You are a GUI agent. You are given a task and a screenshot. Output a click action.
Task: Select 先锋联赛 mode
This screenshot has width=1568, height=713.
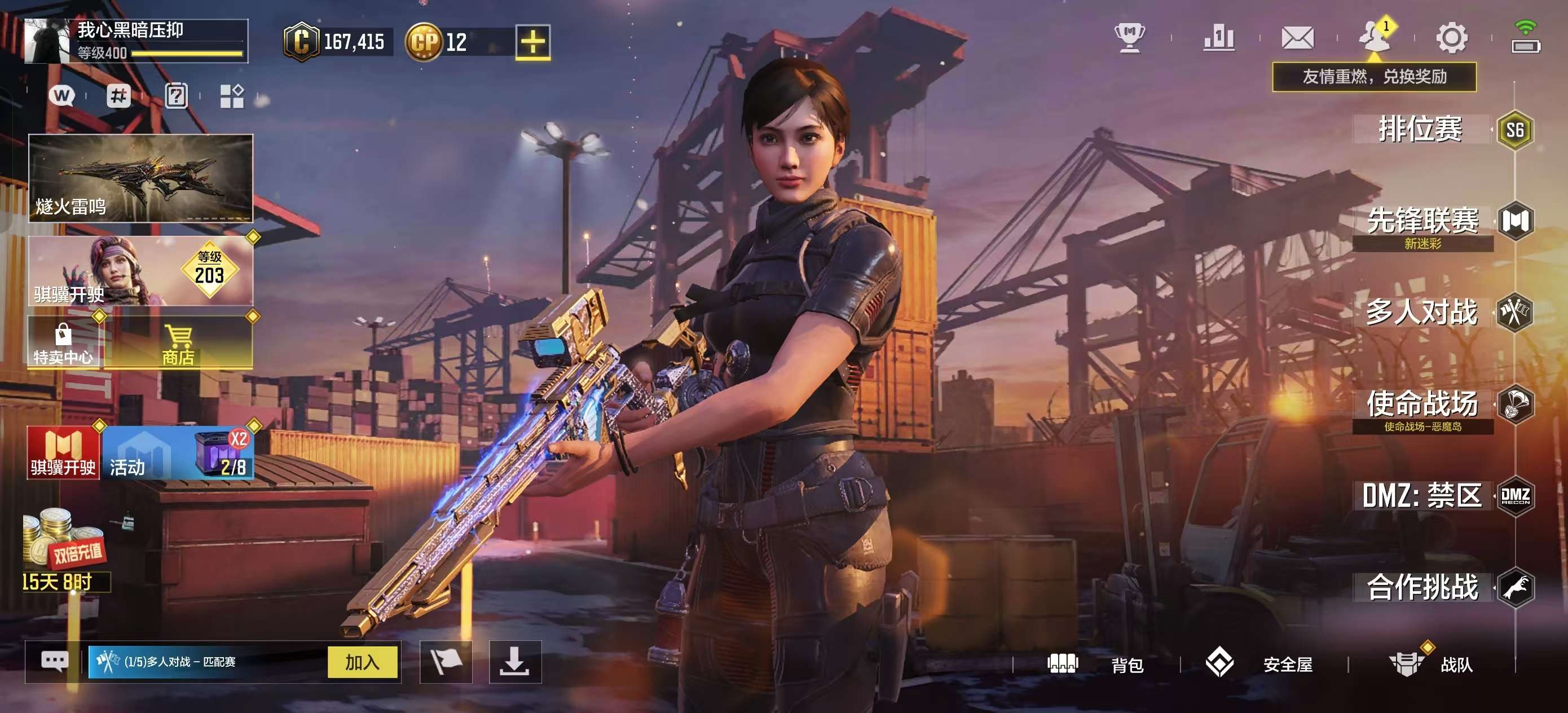1423,222
